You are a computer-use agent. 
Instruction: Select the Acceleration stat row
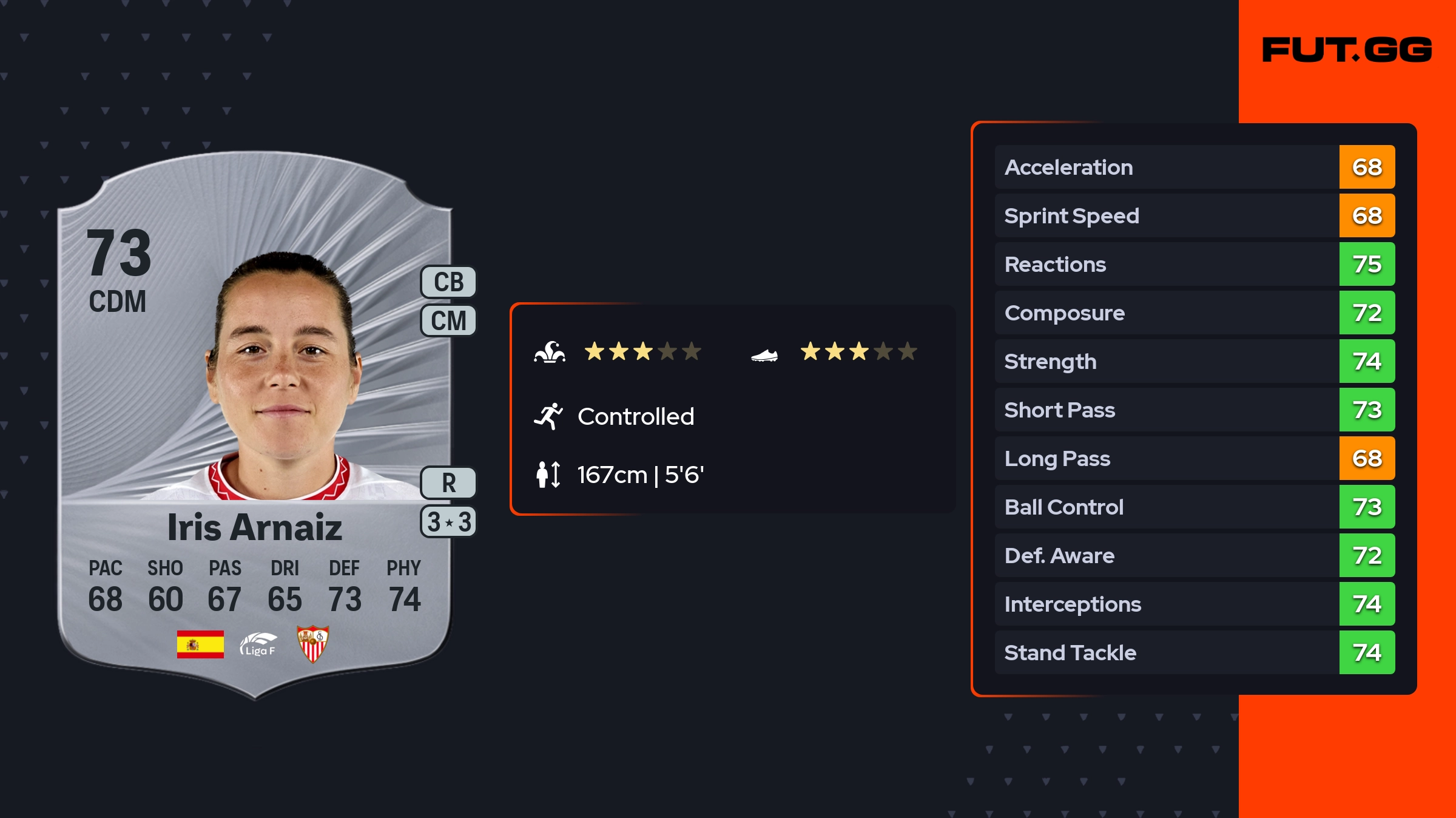[1194, 167]
